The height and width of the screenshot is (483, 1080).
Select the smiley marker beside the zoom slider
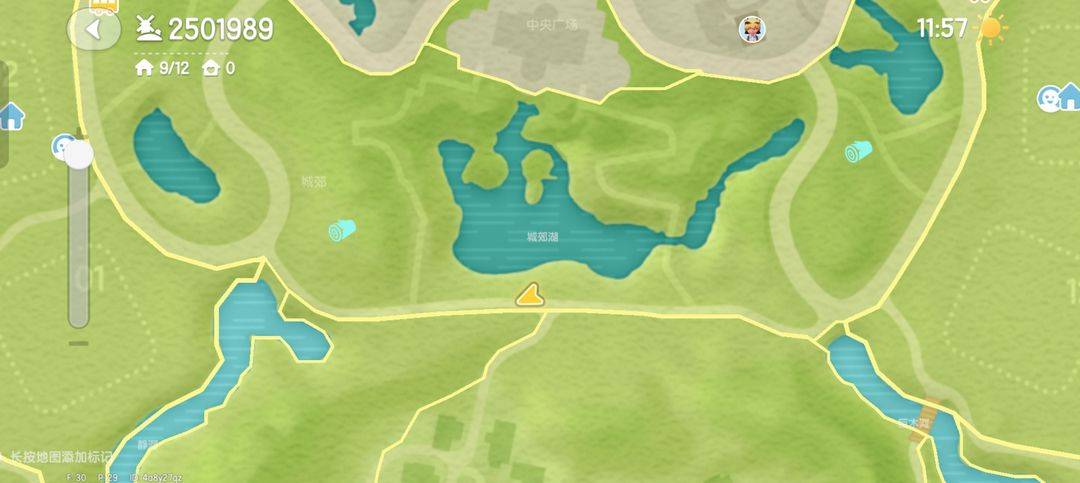pyautogui.click(x=62, y=147)
